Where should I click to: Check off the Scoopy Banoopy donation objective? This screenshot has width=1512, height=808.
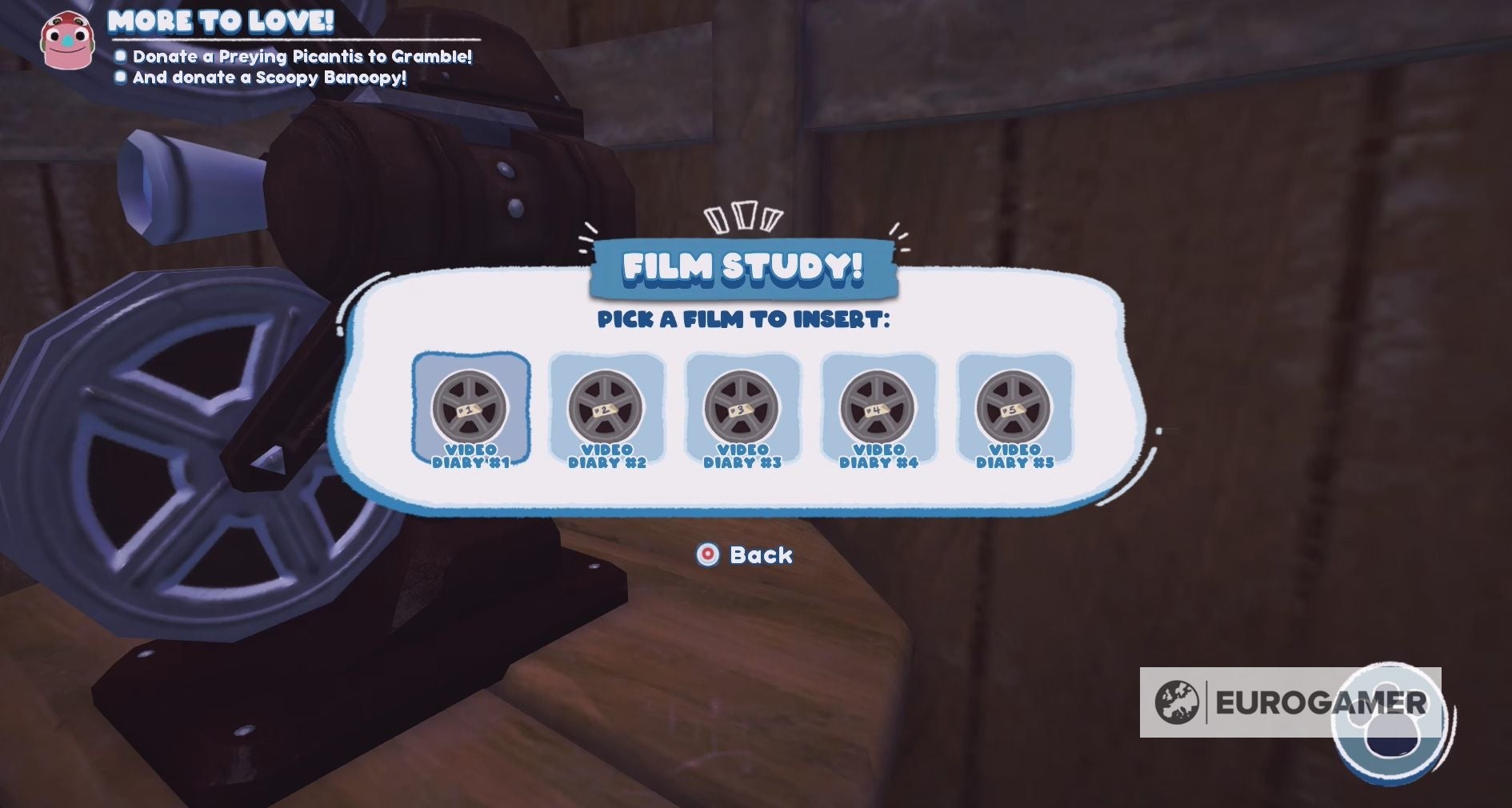point(122,78)
